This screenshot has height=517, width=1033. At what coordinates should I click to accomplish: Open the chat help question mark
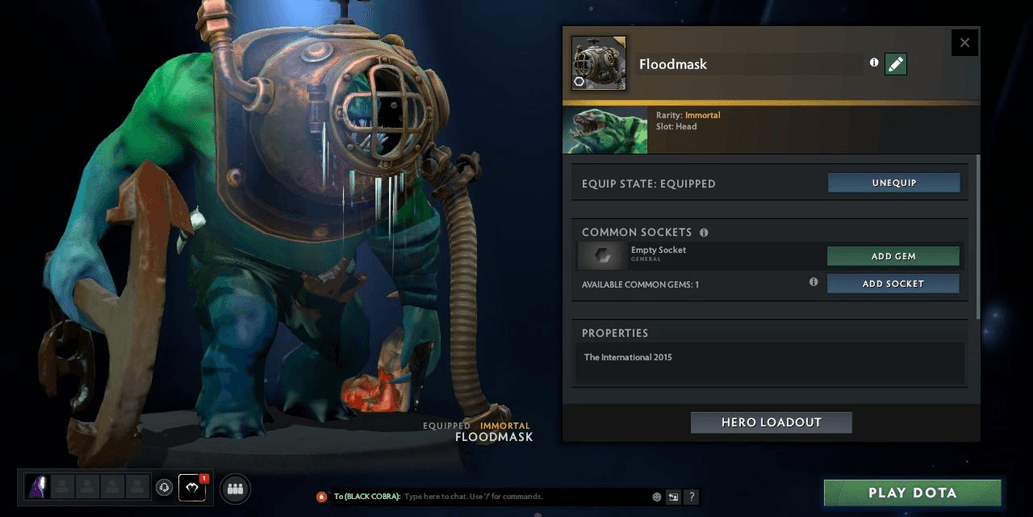pos(691,497)
